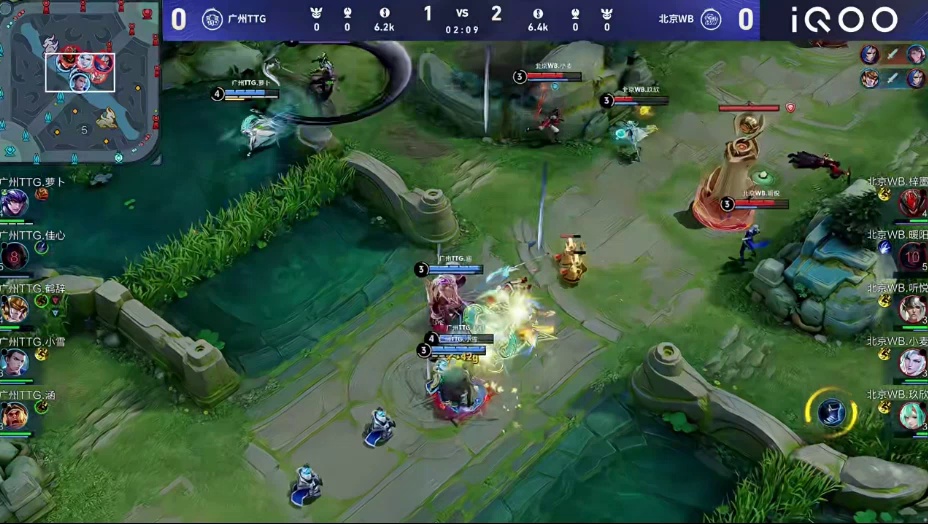Pick 广州TTG.涵 player portrait
Image resolution: width=928 pixels, height=524 pixels.
pos(14,416)
